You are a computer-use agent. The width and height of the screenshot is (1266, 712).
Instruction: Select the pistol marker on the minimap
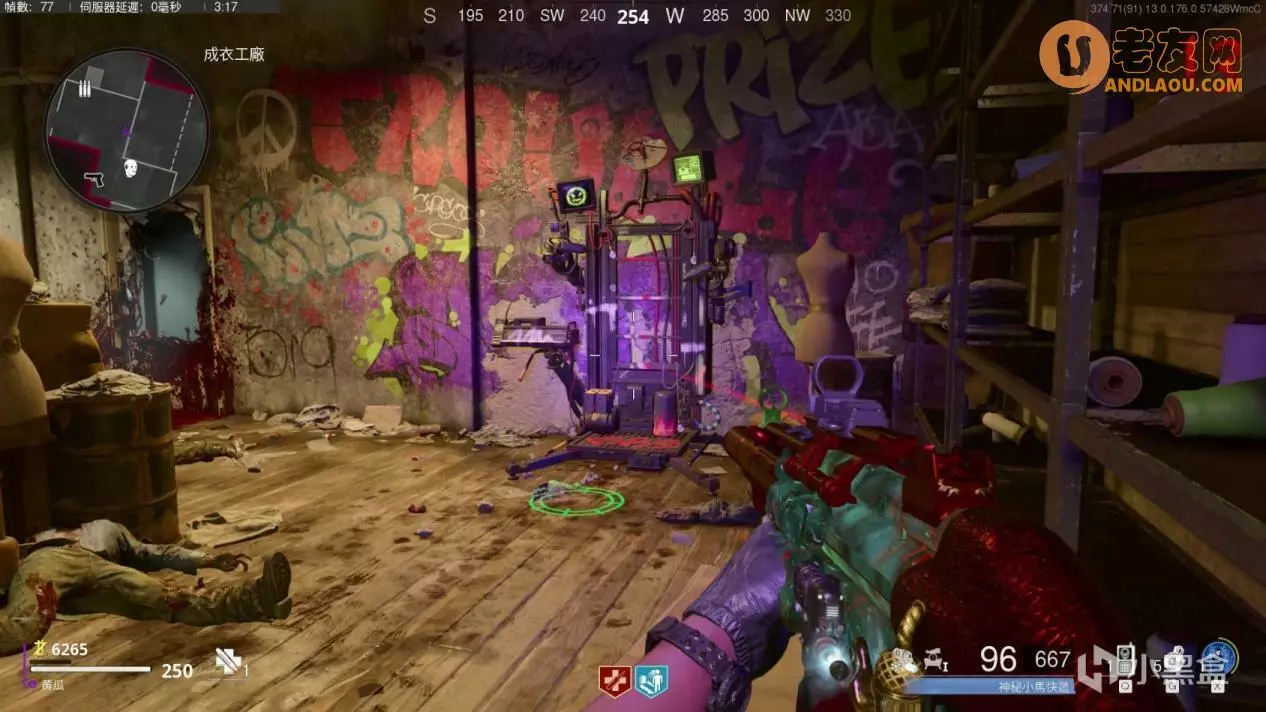[96, 178]
